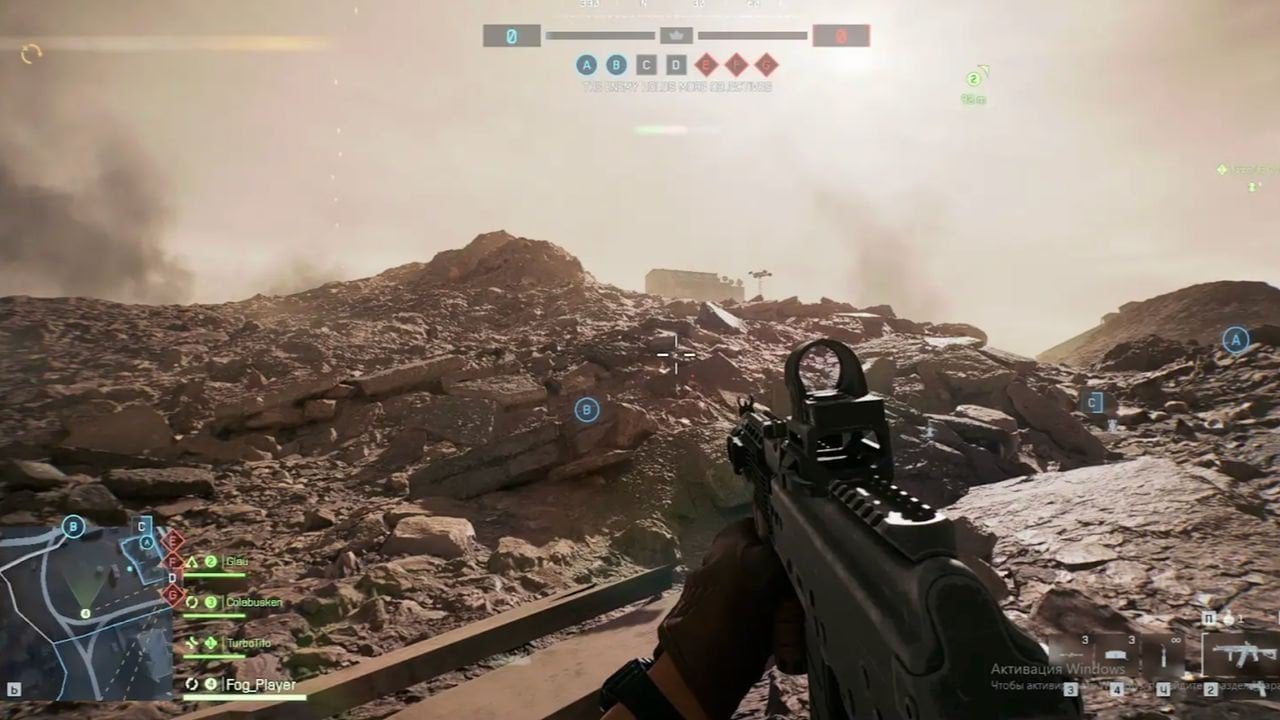Choose neutral objective D in the top row
Image resolution: width=1280 pixels, height=720 pixels.
pos(677,65)
